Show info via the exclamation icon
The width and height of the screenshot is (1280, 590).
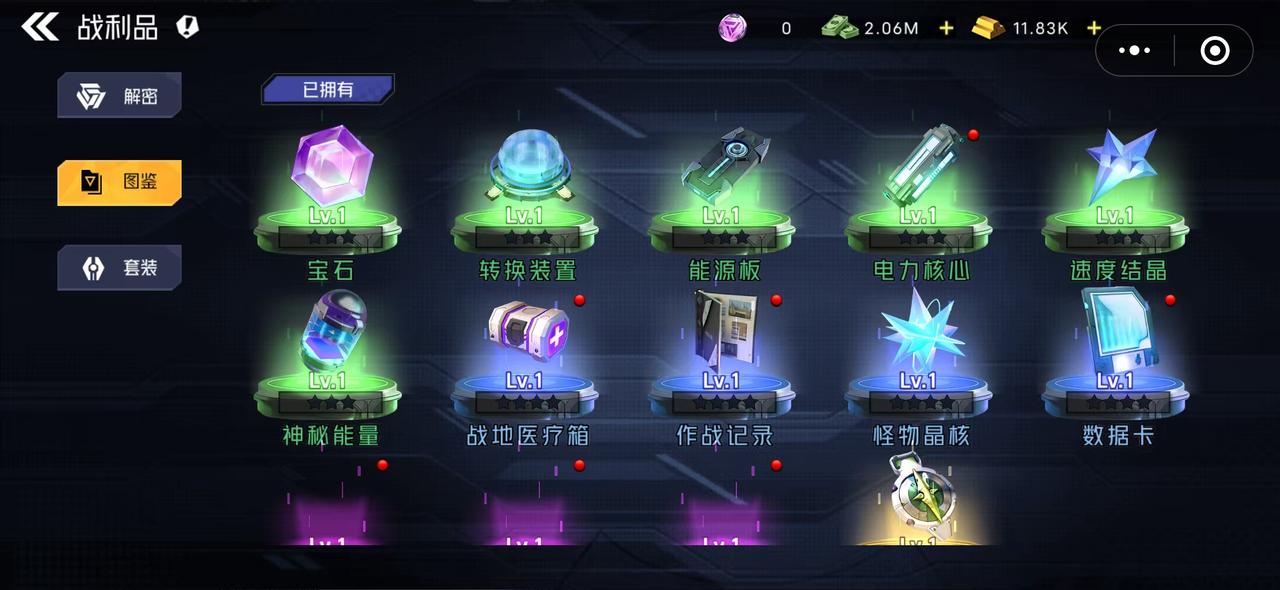click(187, 27)
